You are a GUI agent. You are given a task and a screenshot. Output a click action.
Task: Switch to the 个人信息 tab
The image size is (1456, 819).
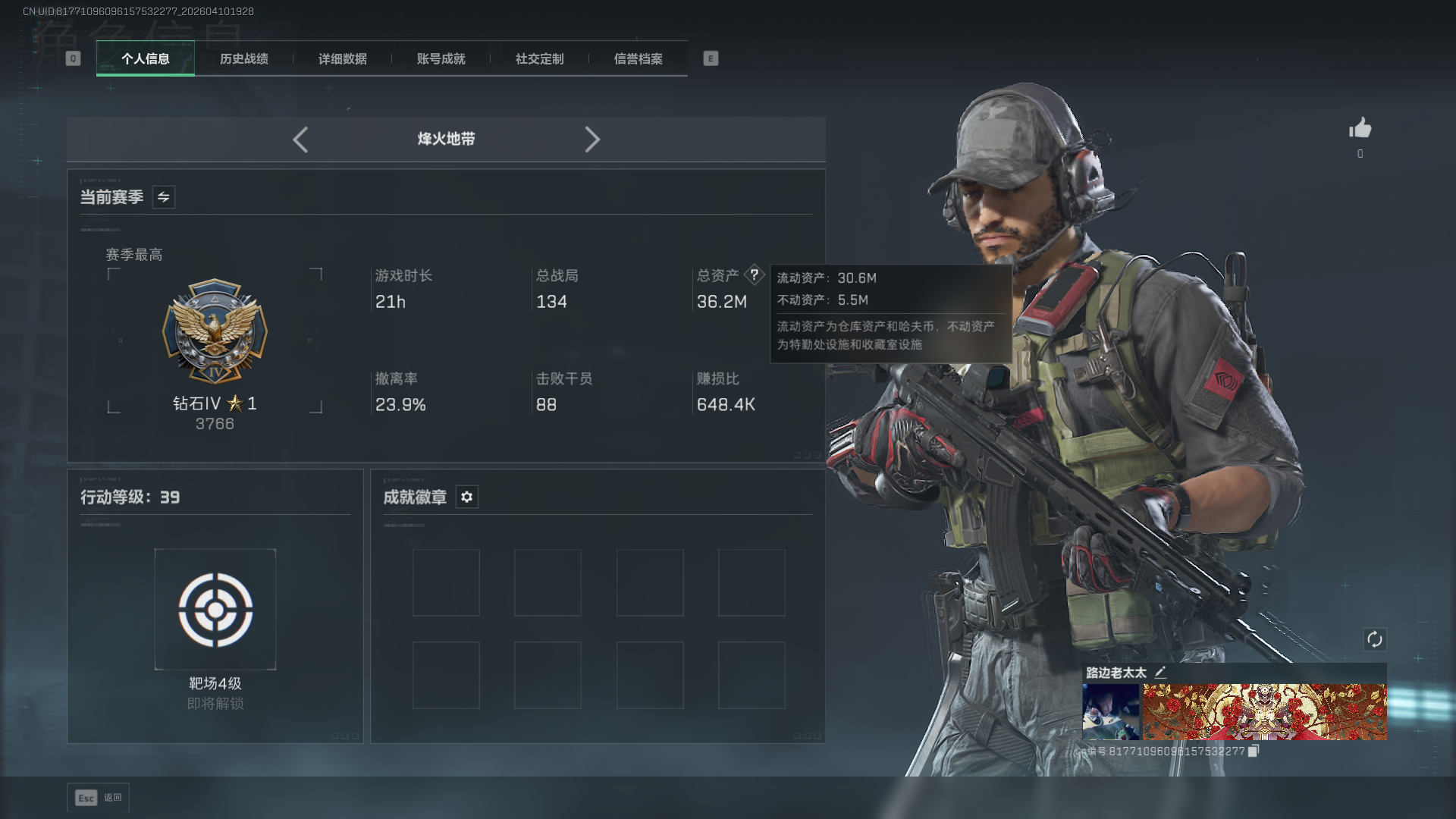click(145, 58)
